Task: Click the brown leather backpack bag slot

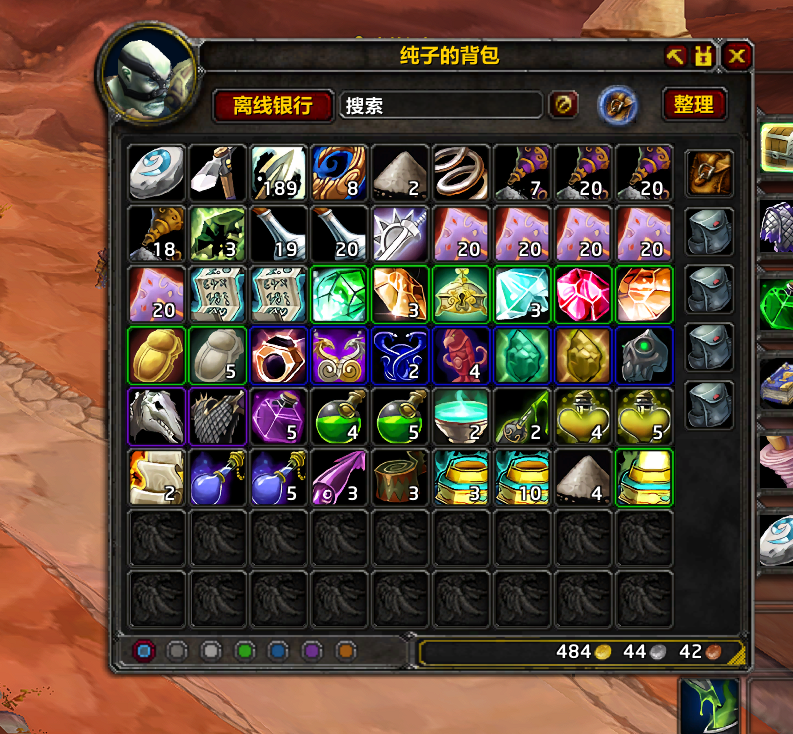Action: tap(709, 174)
